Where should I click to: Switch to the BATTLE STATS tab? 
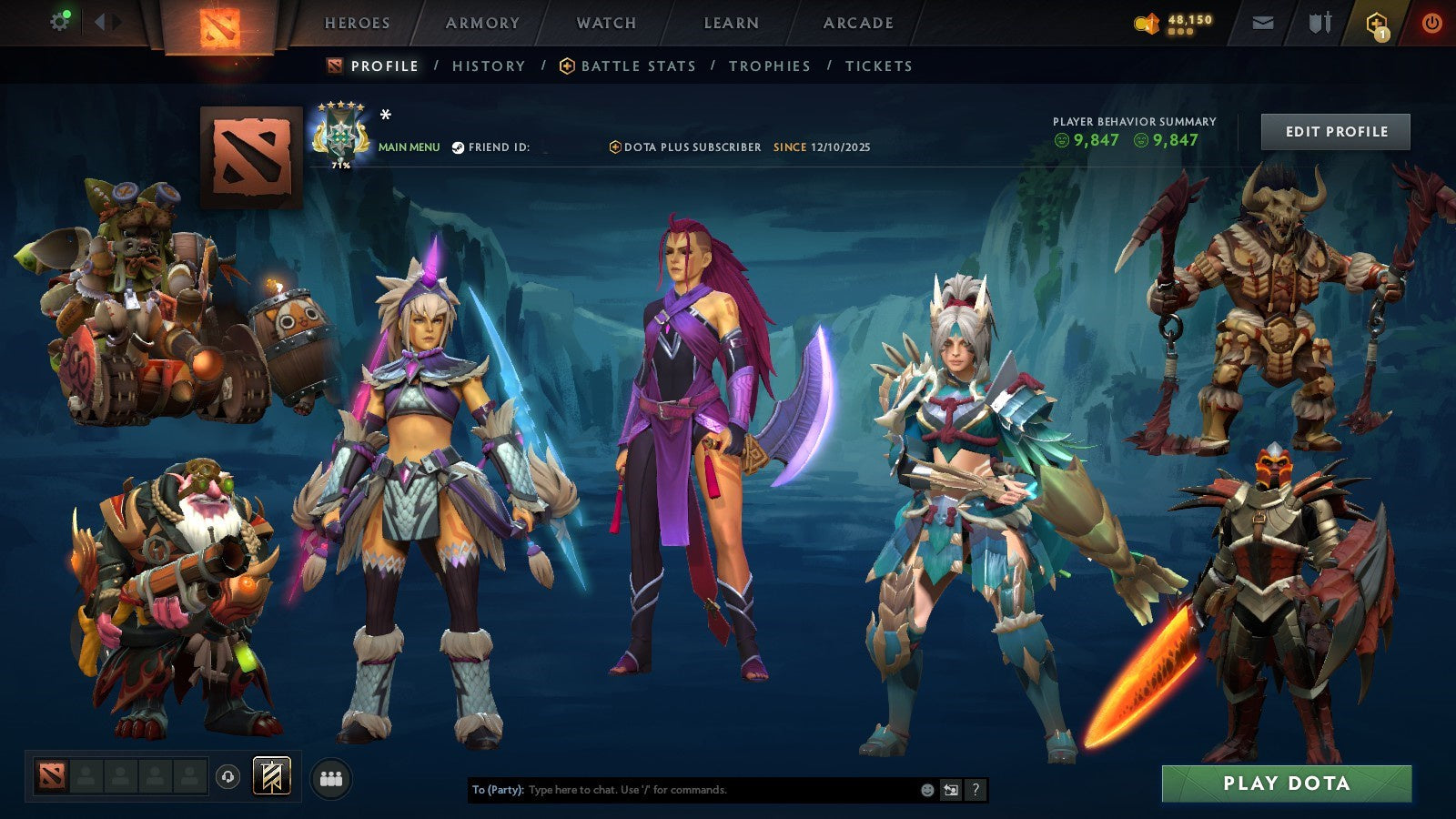click(637, 66)
